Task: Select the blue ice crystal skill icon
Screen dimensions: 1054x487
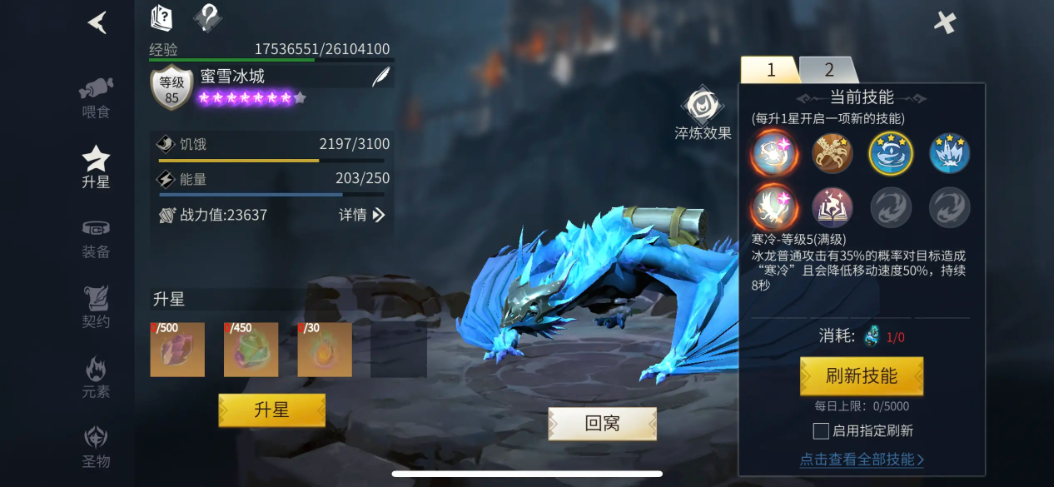Action: [949, 153]
